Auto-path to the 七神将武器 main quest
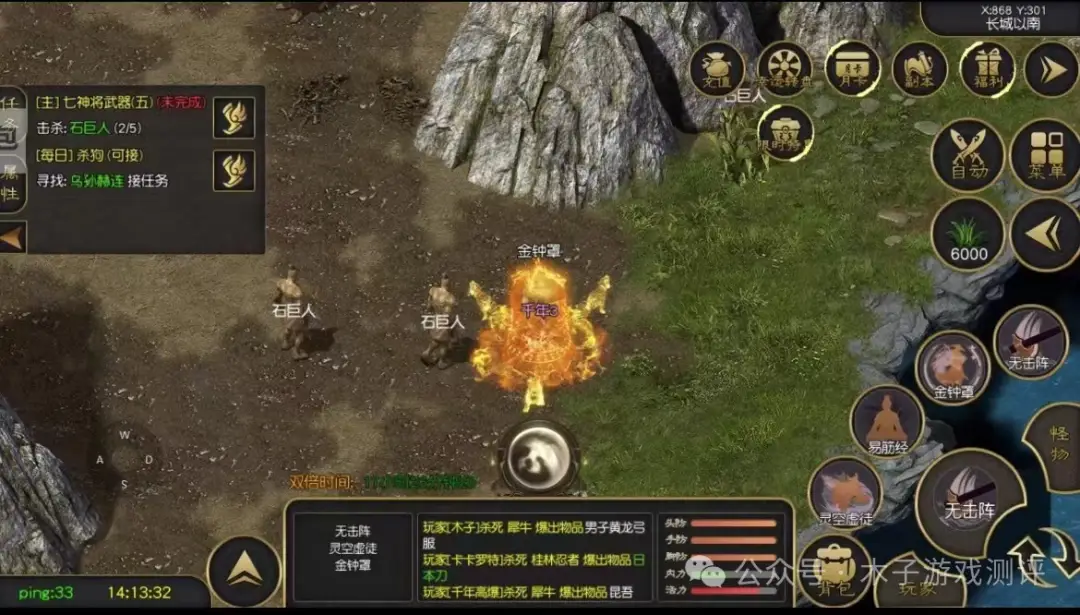Image resolution: width=1080 pixels, height=615 pixels. click(x=234, y=118)
